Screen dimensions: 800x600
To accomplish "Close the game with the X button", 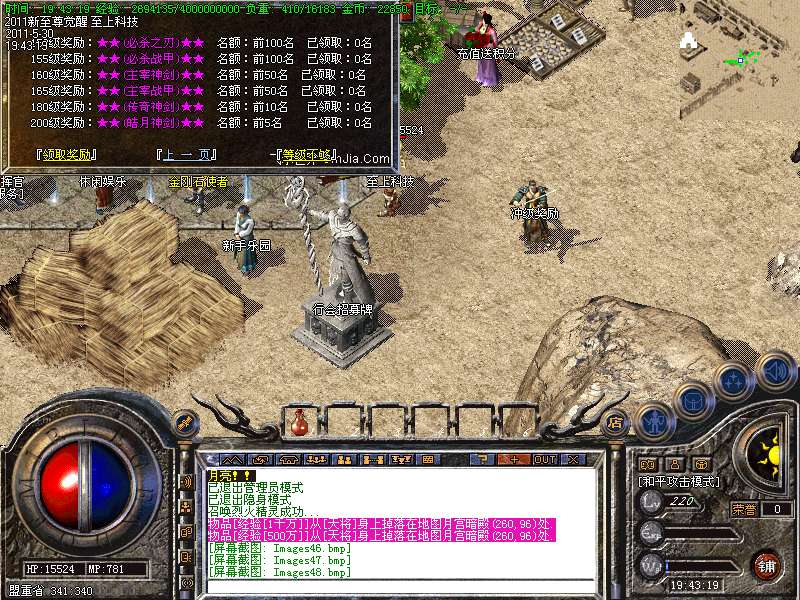I will click(x=573, y=459).
